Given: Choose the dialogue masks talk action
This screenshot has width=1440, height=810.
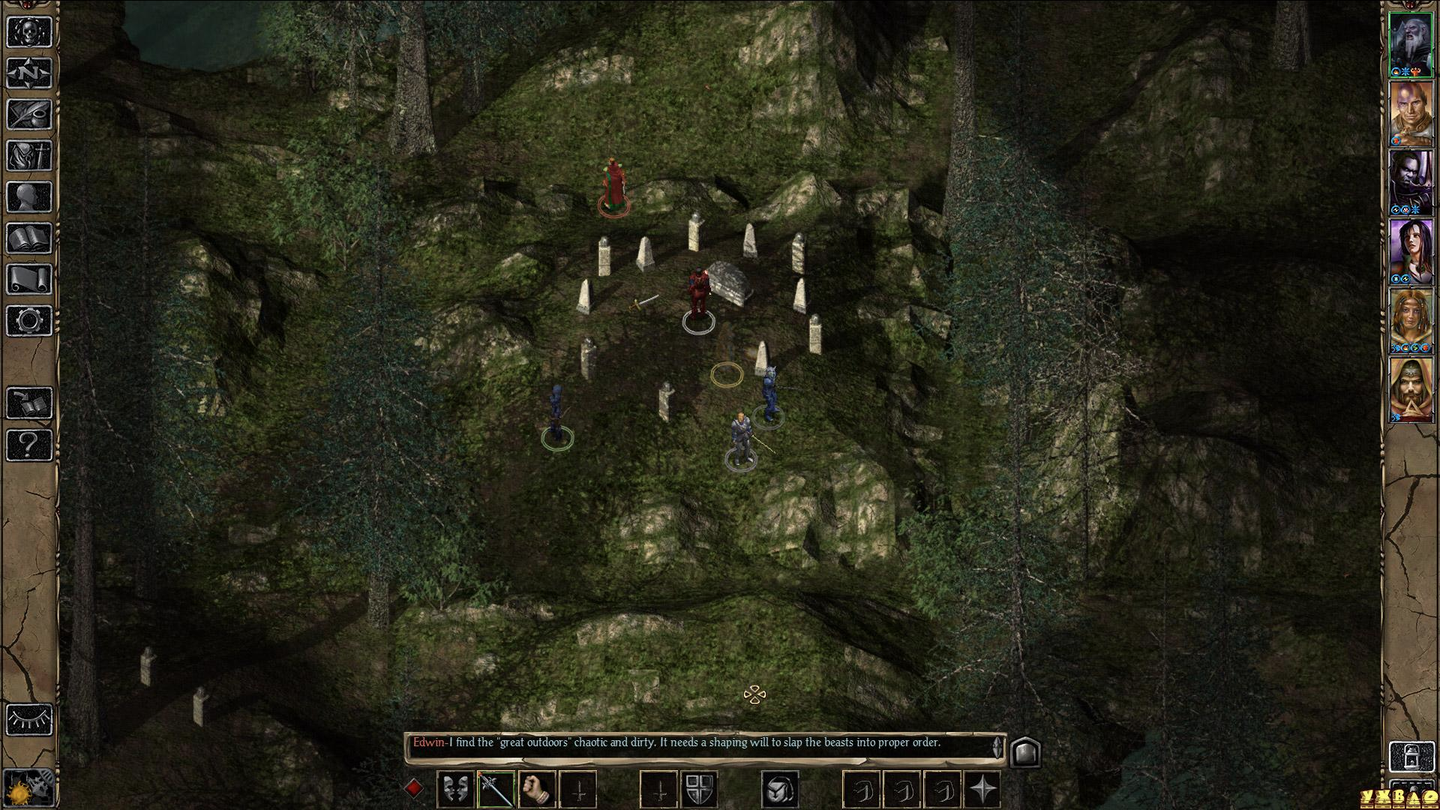Looking at the screenshot, I should (455, 789).
